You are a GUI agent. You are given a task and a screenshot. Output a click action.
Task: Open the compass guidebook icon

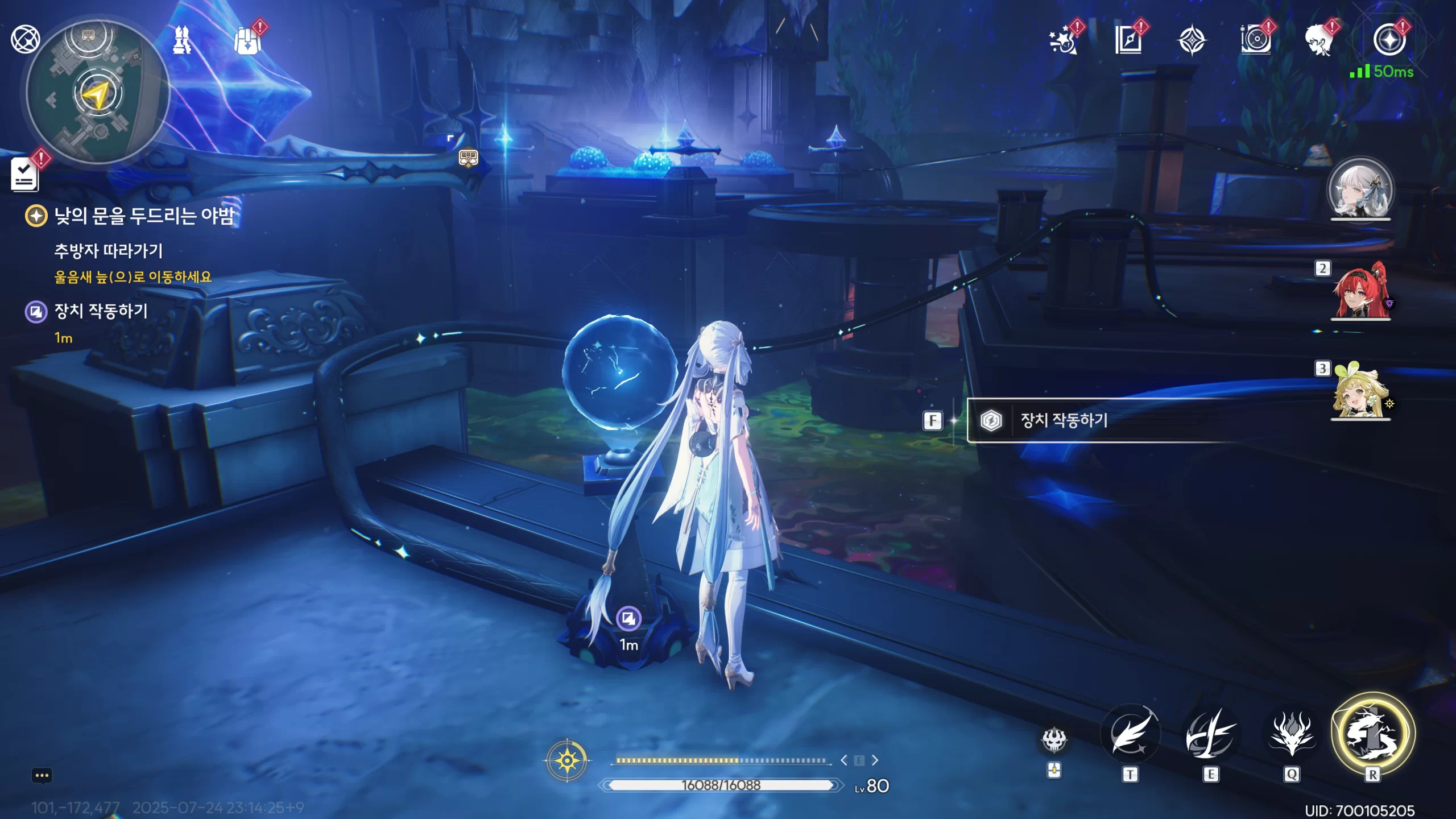1128,40
